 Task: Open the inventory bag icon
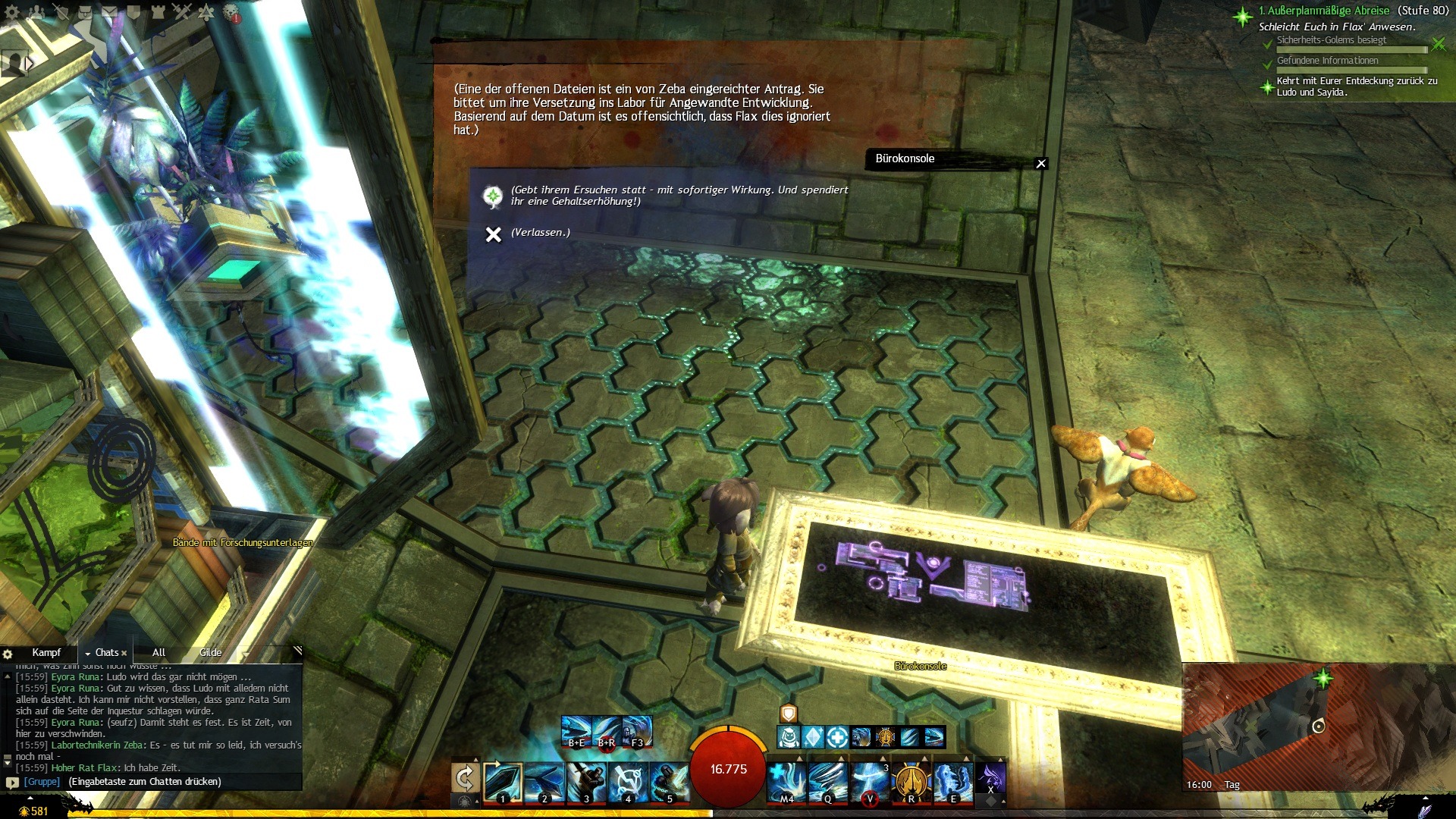coord(85,11)
